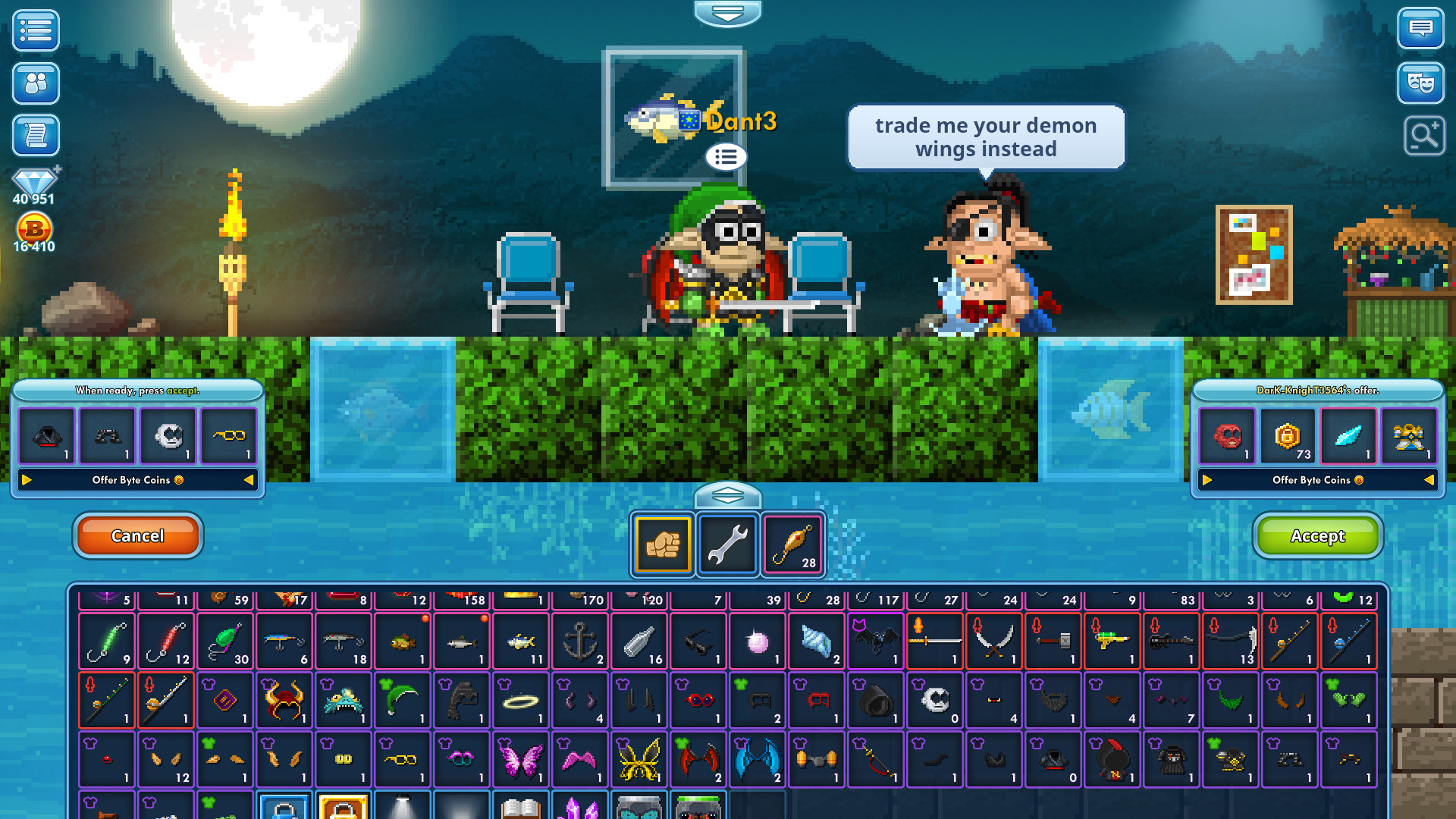Increase Byte Coins with the right arrow
The height and width of the screenshot is (819, 1456).
click(x=28, y=479)
